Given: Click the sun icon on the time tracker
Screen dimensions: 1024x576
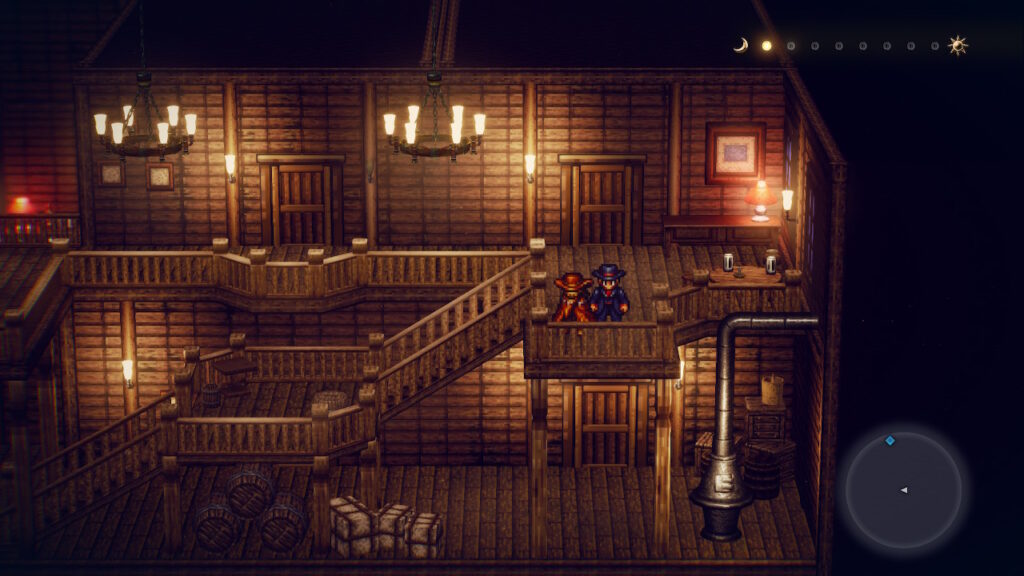Looking at the screenshot, I should (958, 45).
